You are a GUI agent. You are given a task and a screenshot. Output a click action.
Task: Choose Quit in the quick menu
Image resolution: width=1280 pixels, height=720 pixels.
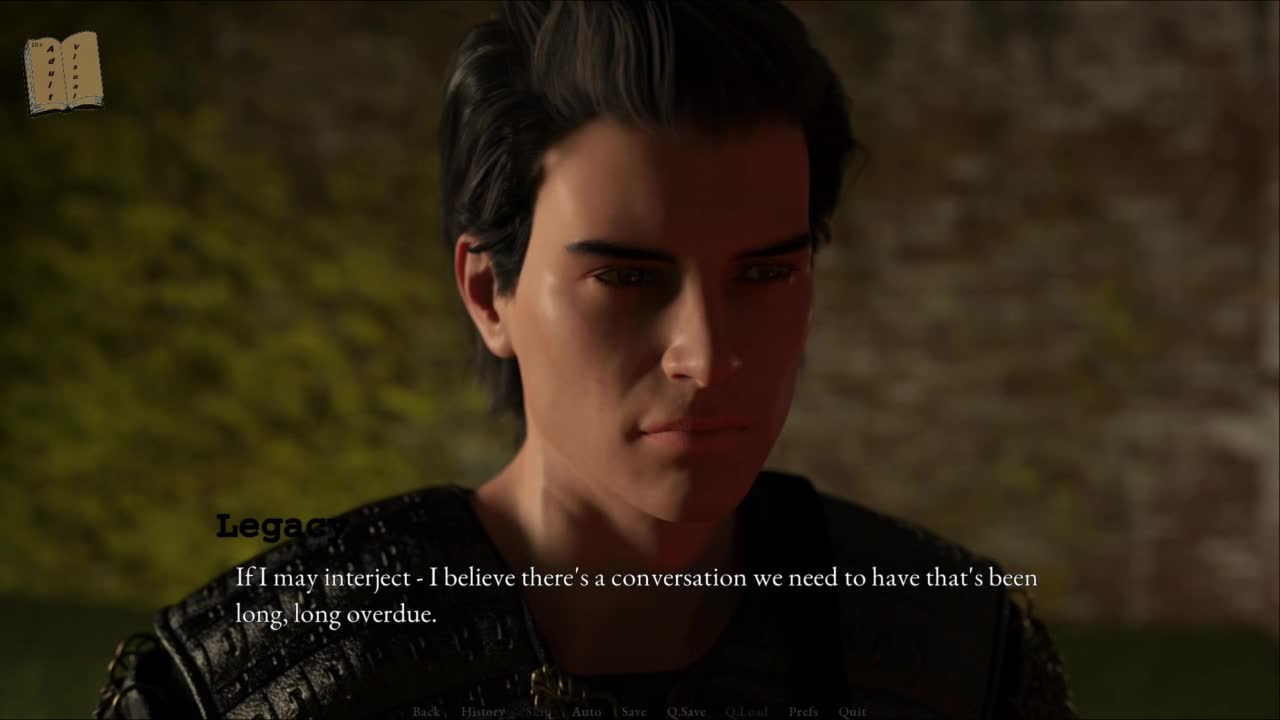point(852,712)
